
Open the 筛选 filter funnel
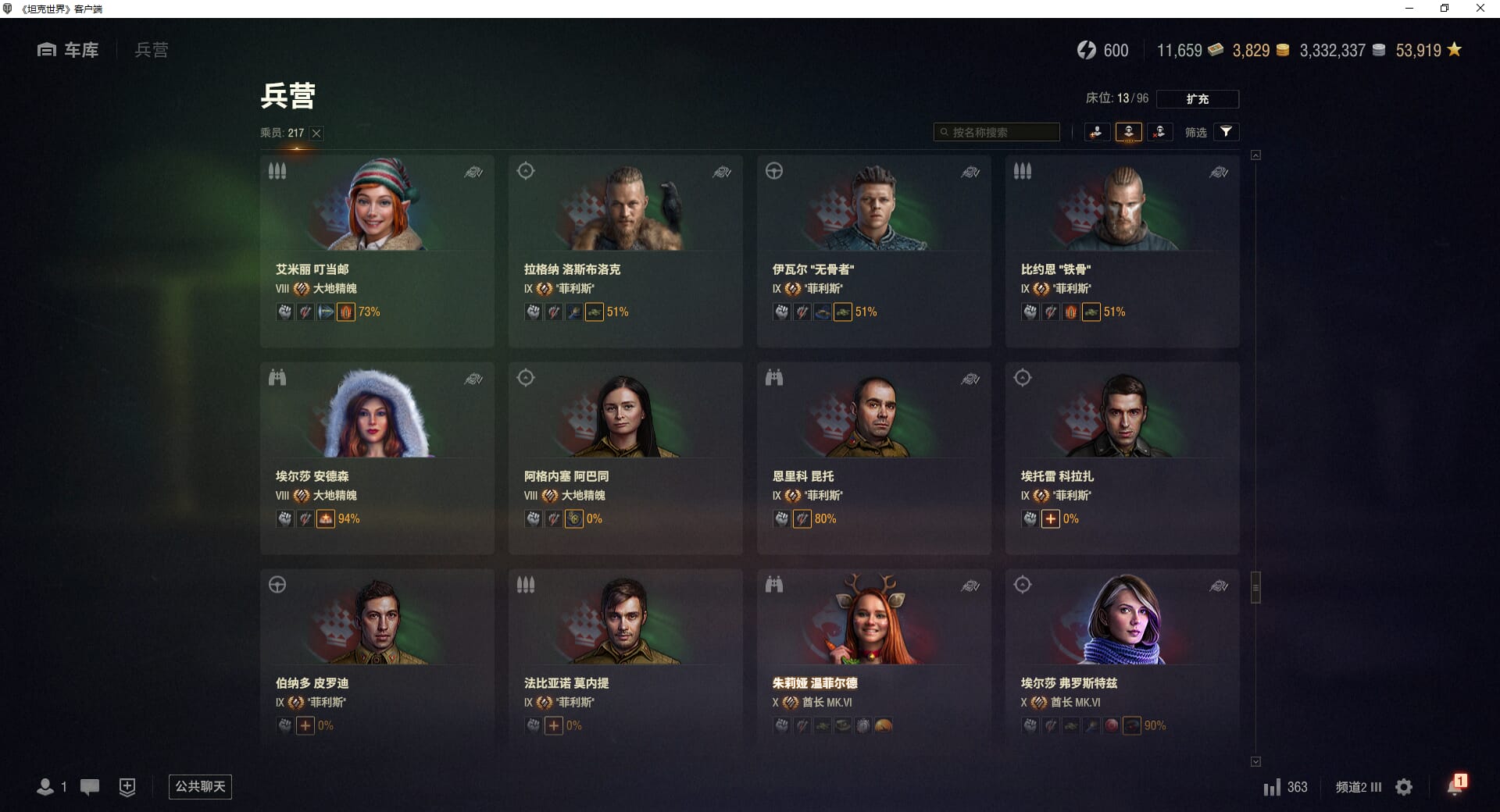pos(1226,132)
